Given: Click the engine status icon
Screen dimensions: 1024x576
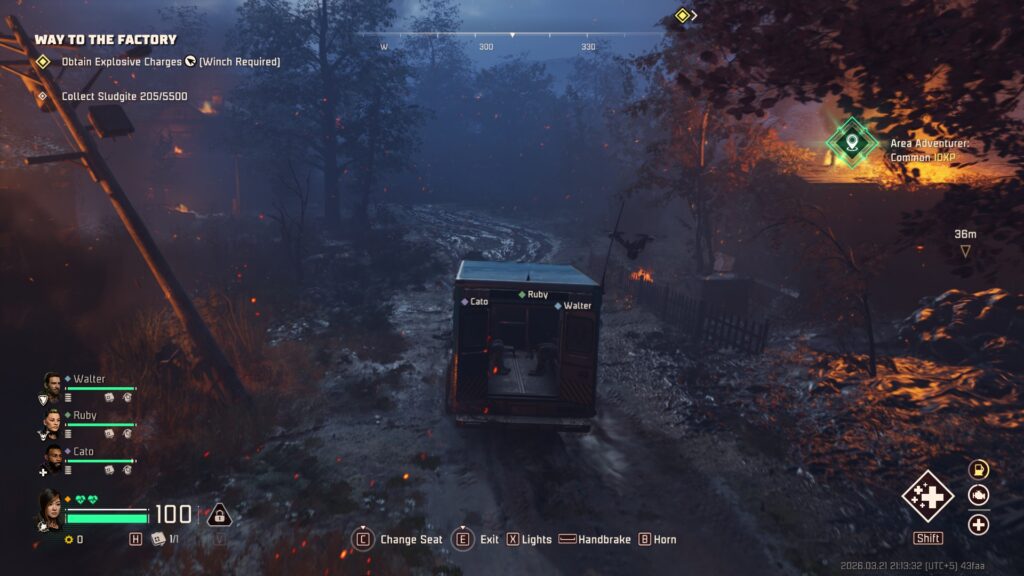Looking at the screenshot, I should (978, 495).
